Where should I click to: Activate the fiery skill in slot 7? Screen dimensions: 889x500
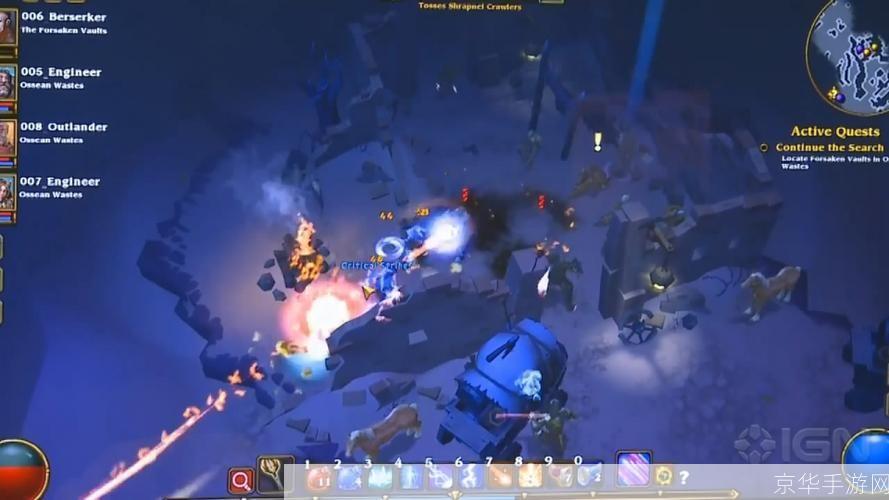pos(500,478)
